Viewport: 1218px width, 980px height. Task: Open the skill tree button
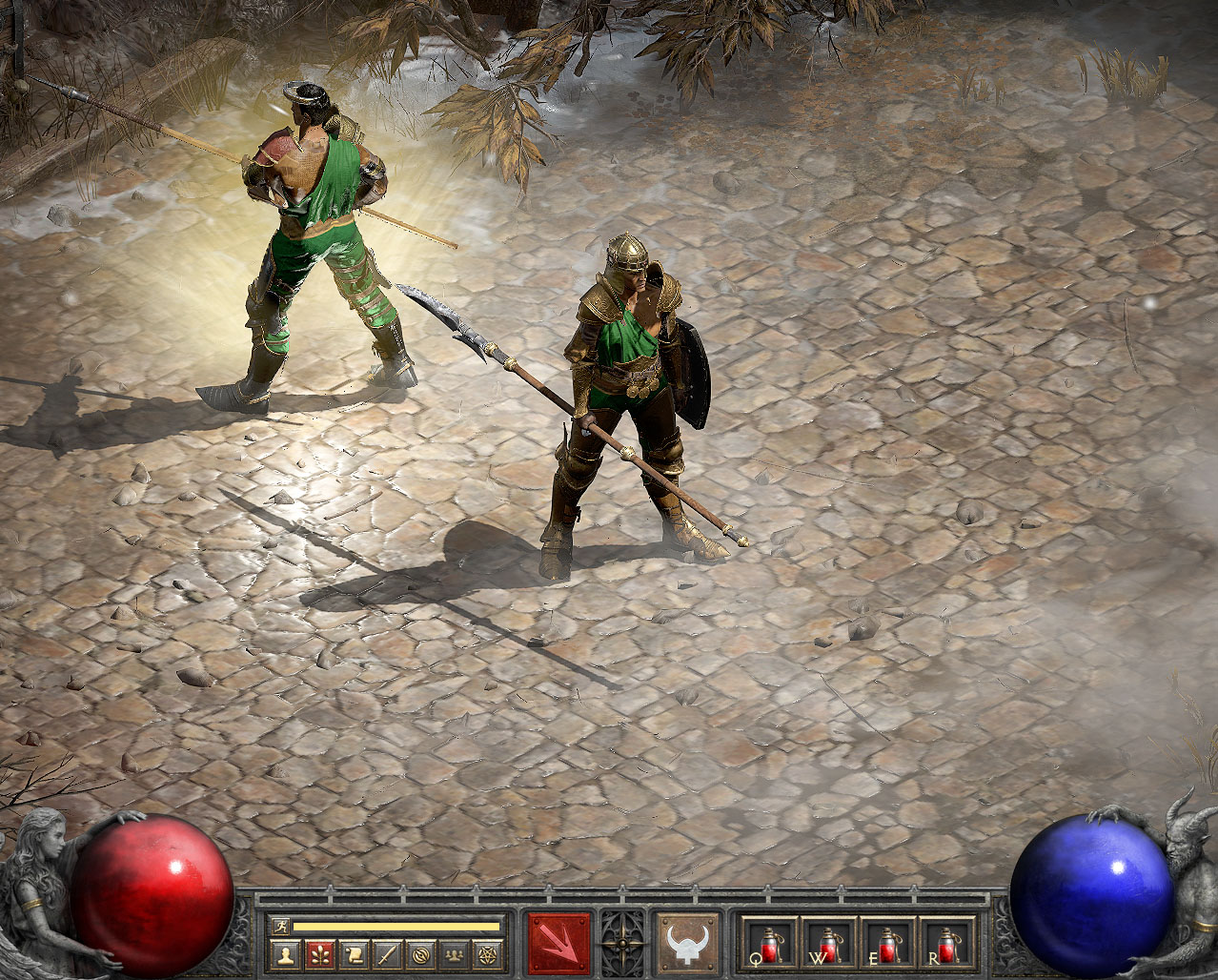(318, 953)
